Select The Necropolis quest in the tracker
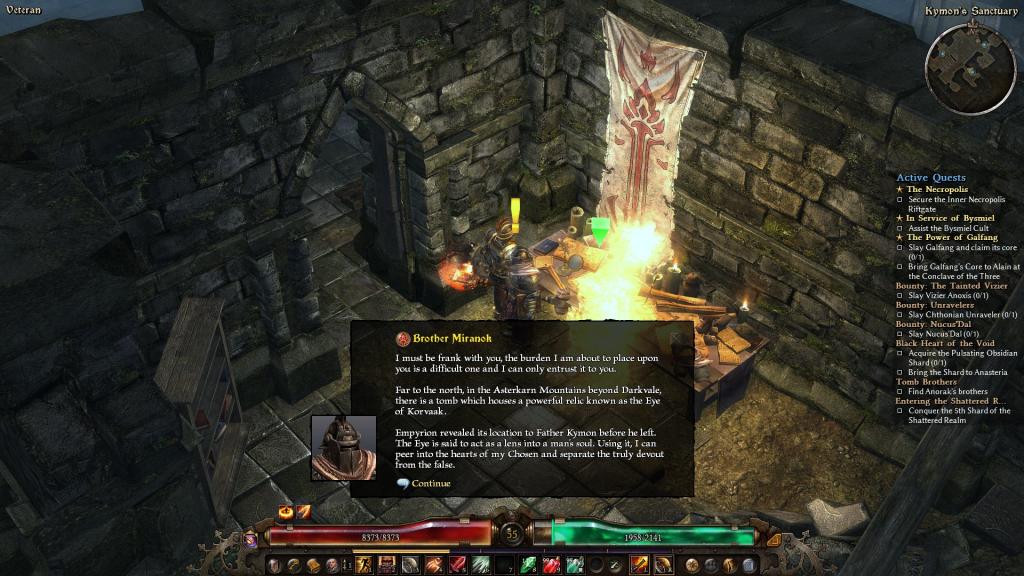The height and width of the screenshot is (576, 1024). click(x=937, y=189)
